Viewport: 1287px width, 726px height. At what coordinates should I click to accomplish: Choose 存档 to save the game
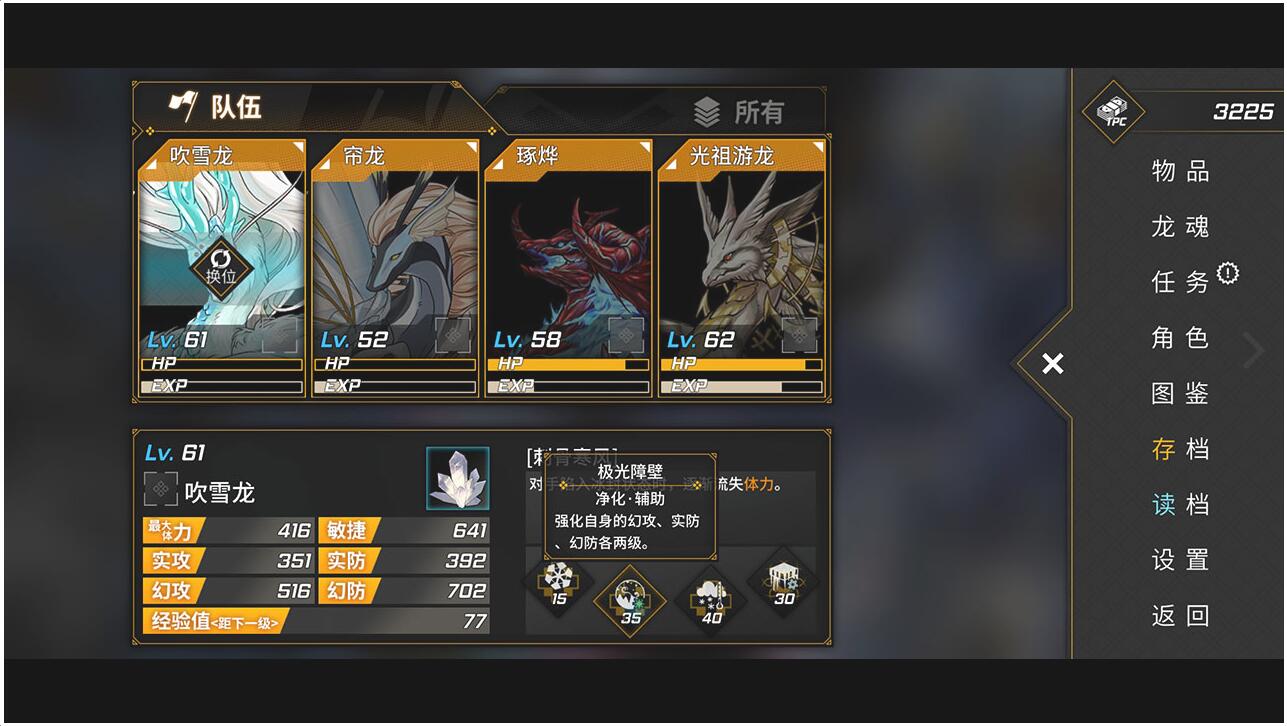point(1180,450)
